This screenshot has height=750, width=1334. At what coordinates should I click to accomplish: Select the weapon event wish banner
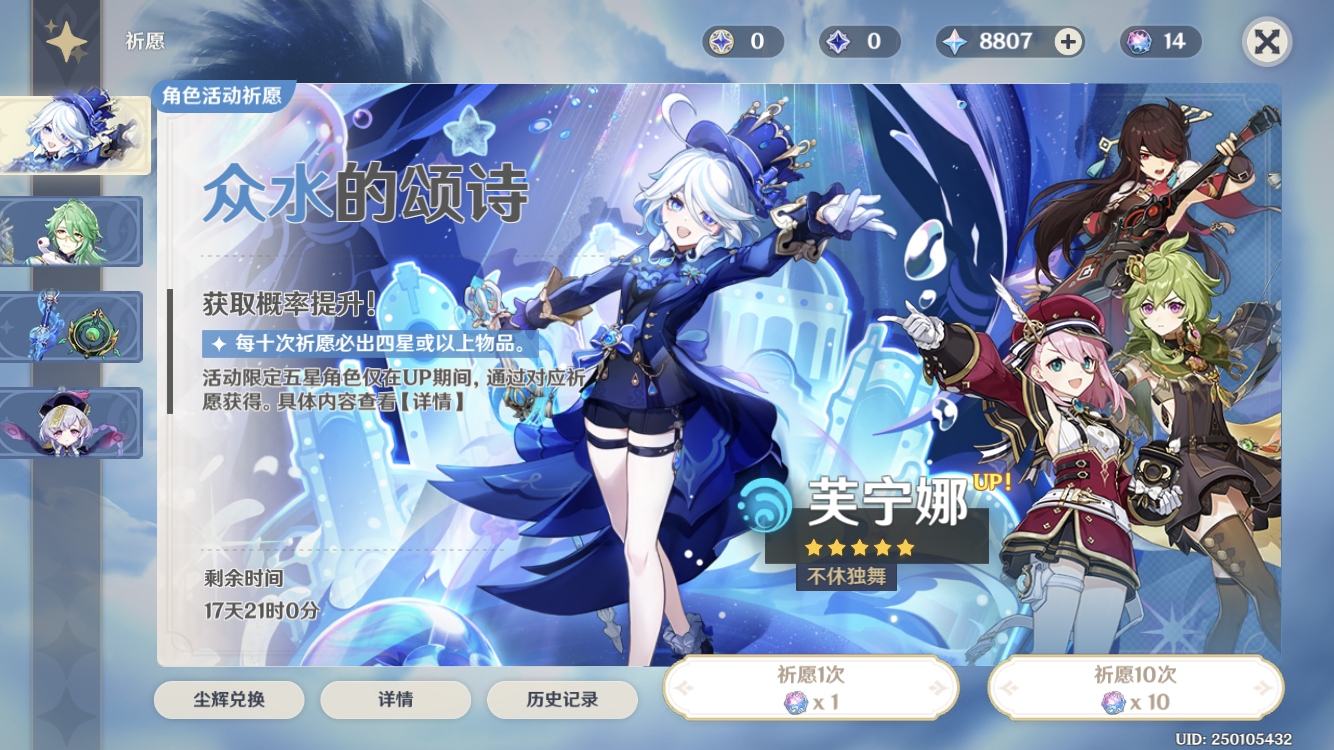(x=72, y=327)
